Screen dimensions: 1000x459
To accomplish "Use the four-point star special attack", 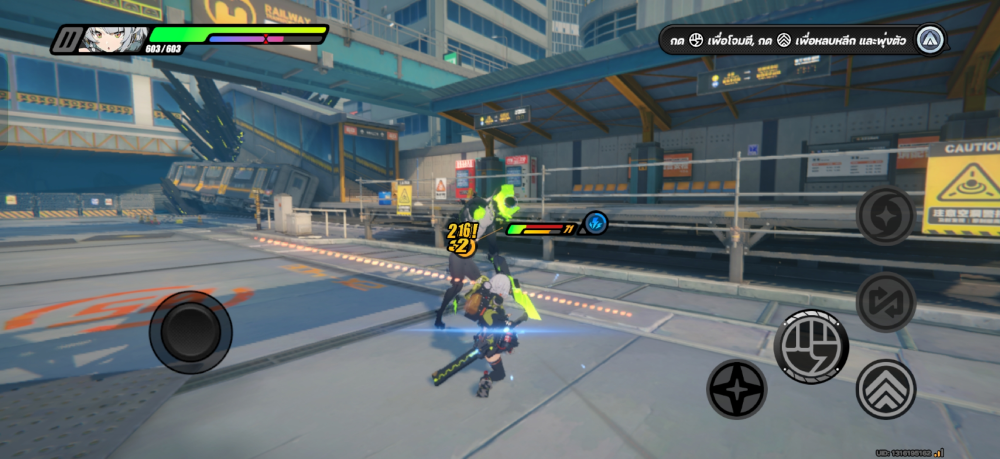I will (737, 389).
